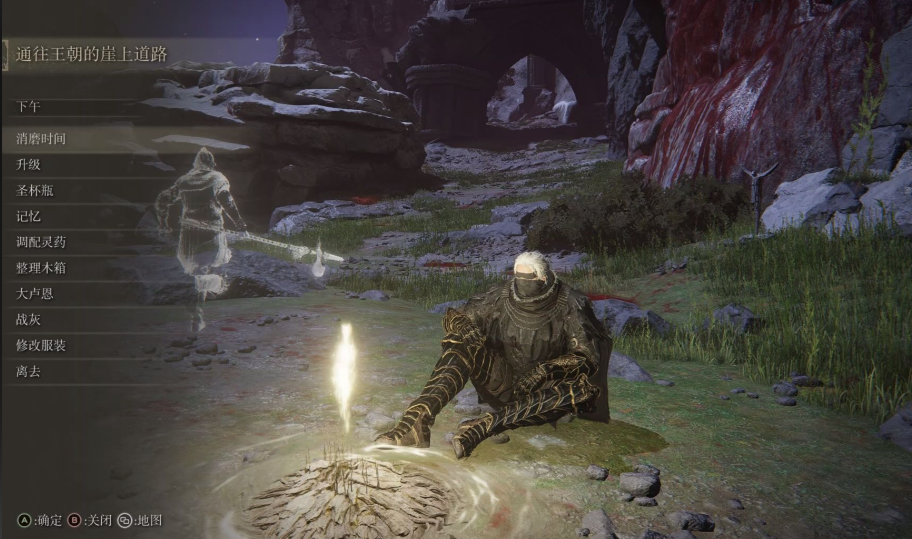Choose the 圣杯瓶 flask option
This screenshot has height=539, width=912.
pyautogui.click(x=35, y=190)
